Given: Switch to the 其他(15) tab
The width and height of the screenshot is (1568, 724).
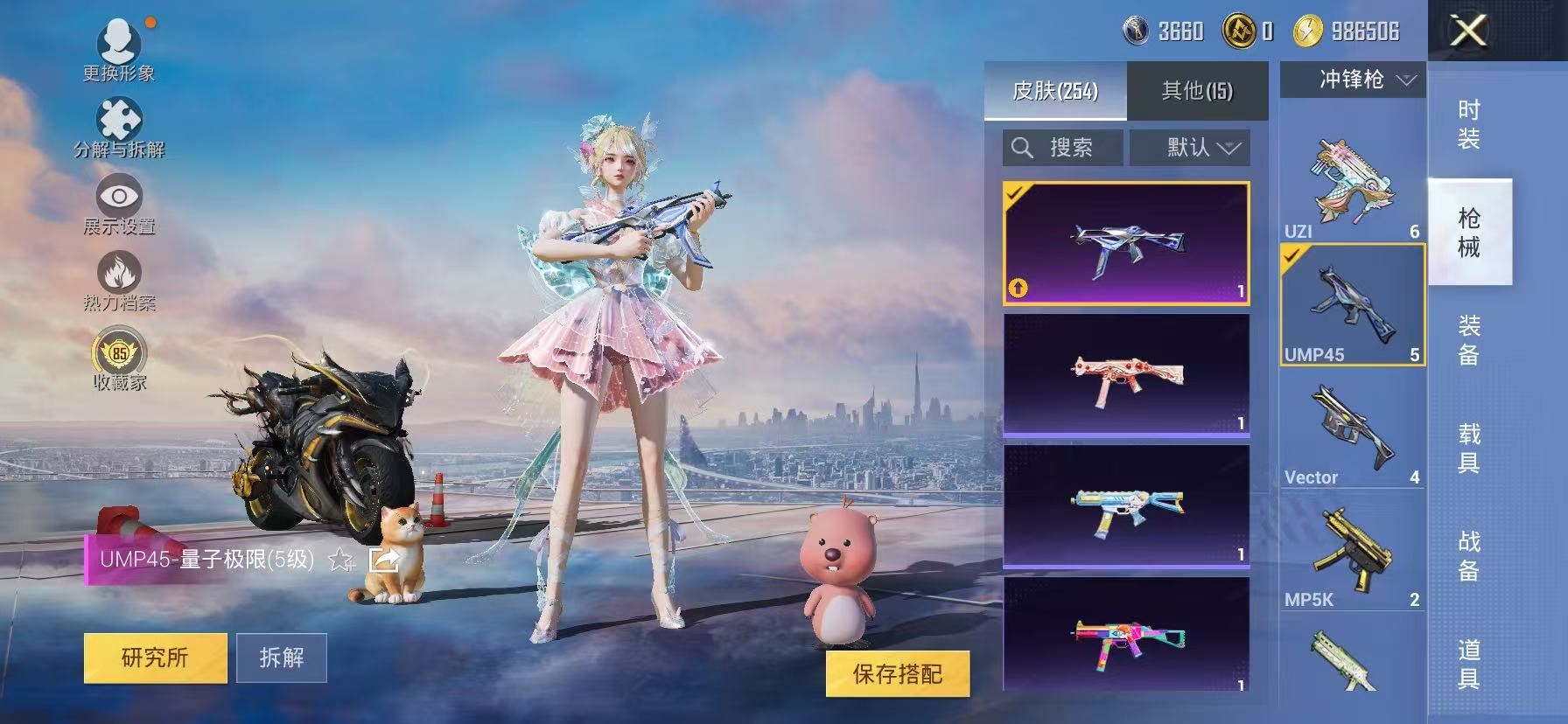Looking at the screenshot, I should click(1199, 91).
